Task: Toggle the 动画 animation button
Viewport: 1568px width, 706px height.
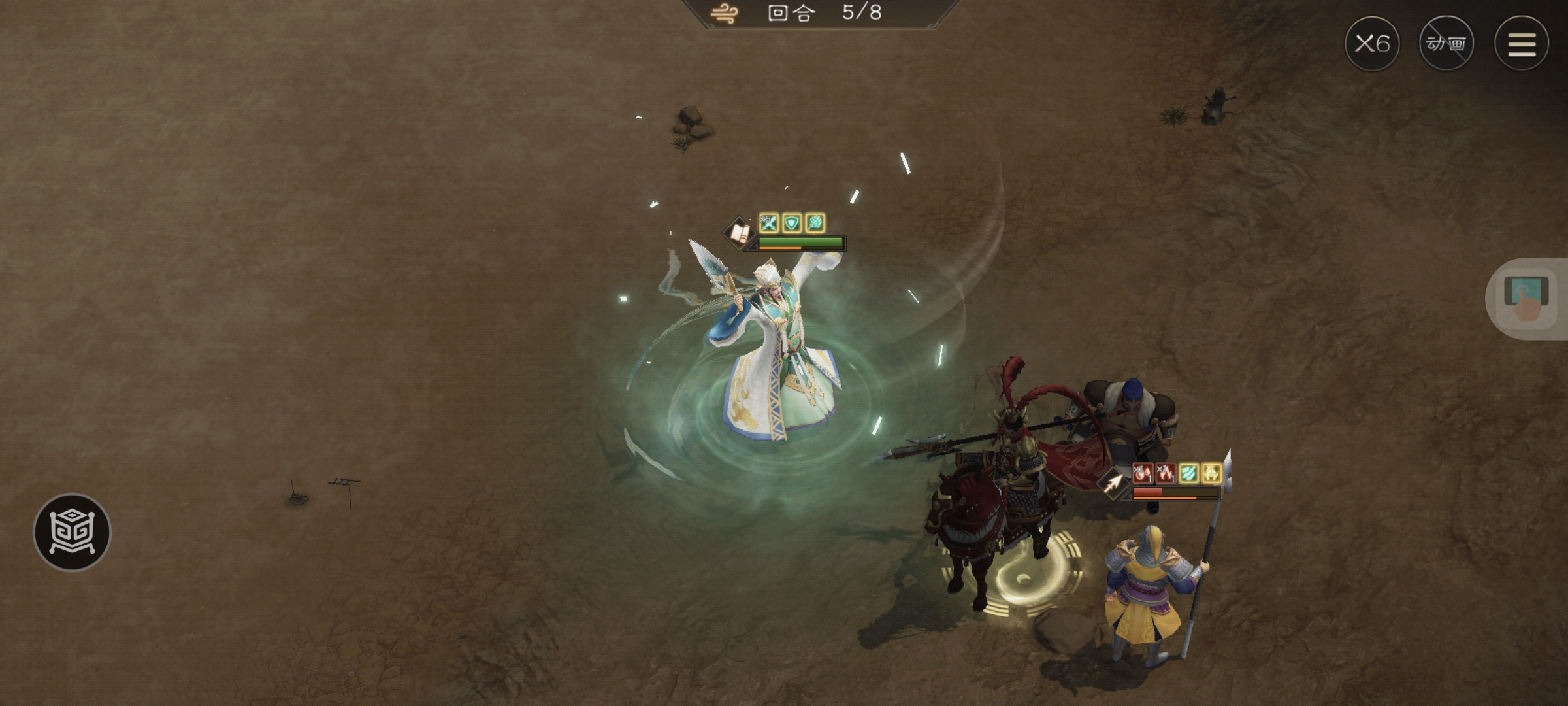Action: click(x=1446, y=44)
